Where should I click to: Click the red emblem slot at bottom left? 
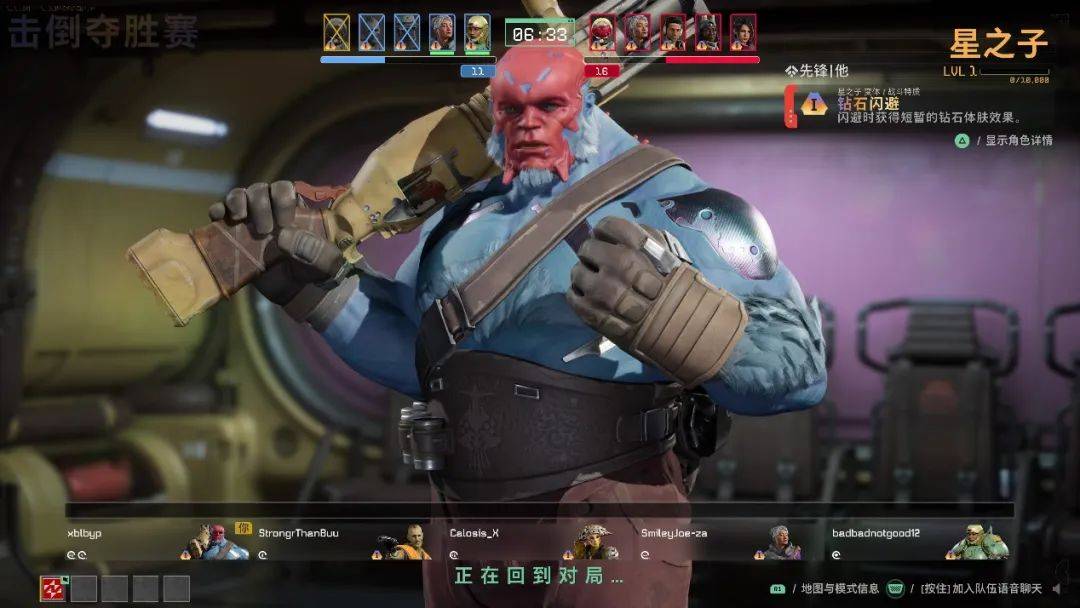coord(53,588)
